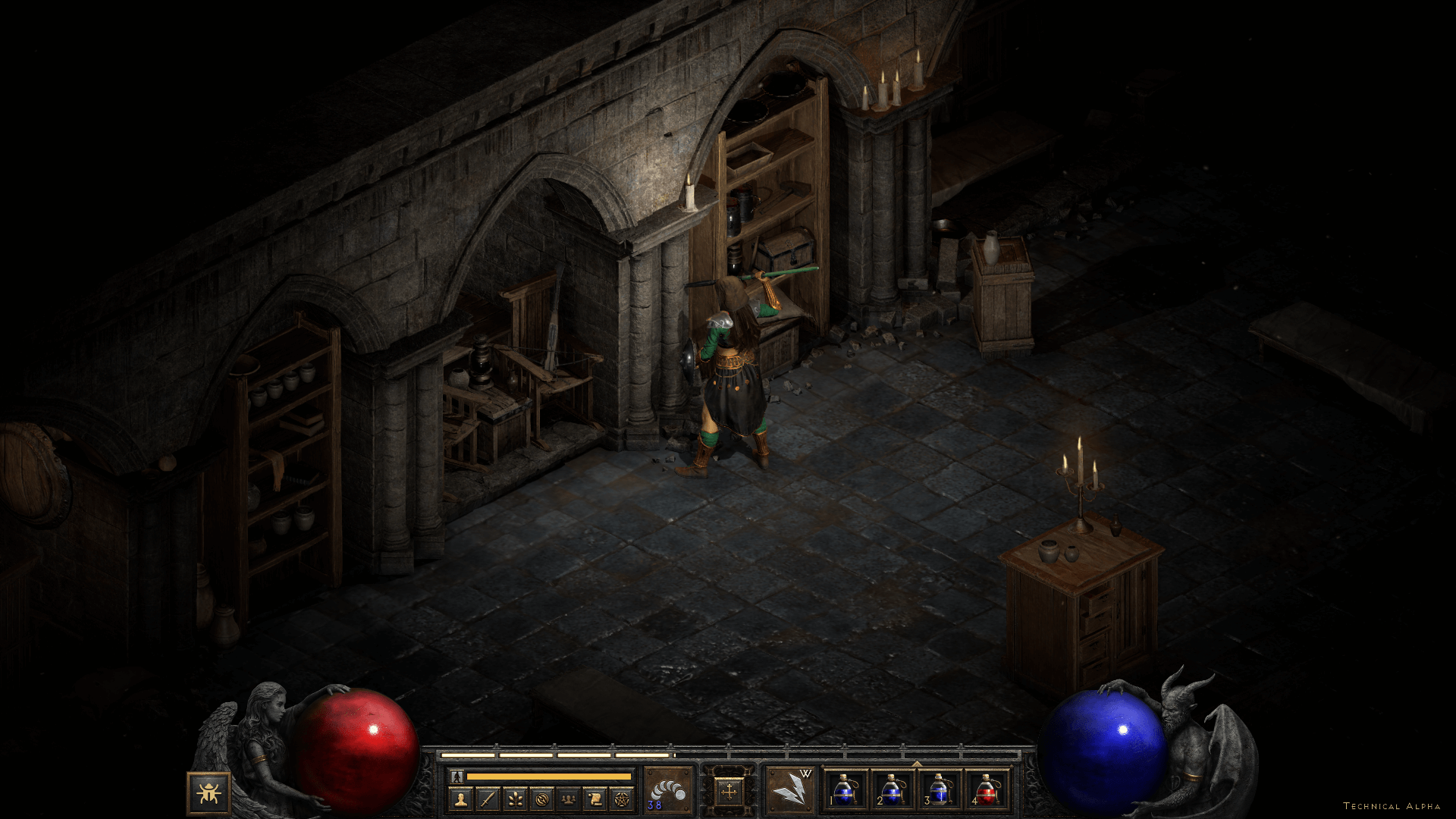1456x819 pixels.
Task: Open the bug report button
Action: point(208,793)
